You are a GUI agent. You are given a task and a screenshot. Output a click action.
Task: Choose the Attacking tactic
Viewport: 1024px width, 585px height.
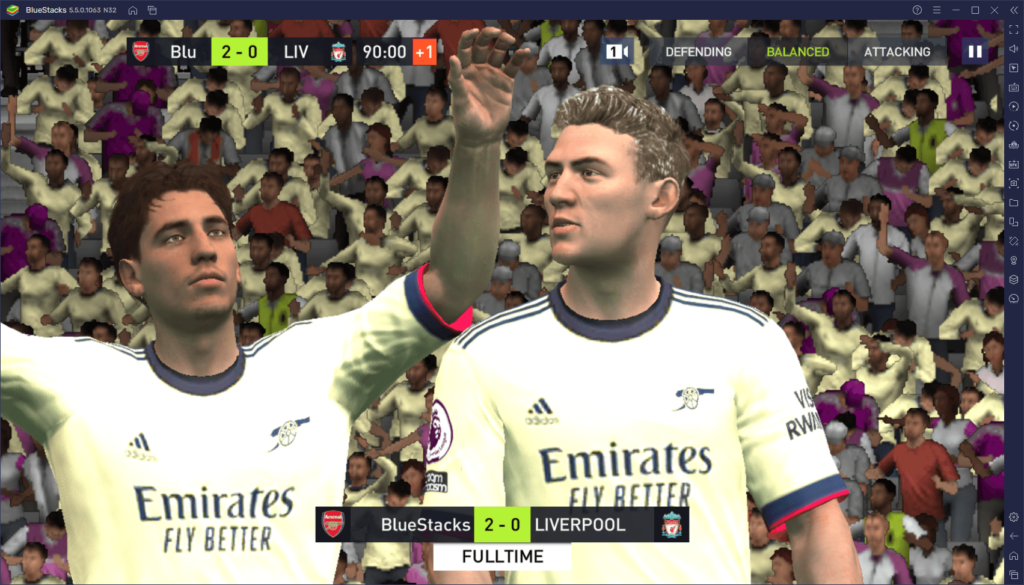(x=897, y=52)
